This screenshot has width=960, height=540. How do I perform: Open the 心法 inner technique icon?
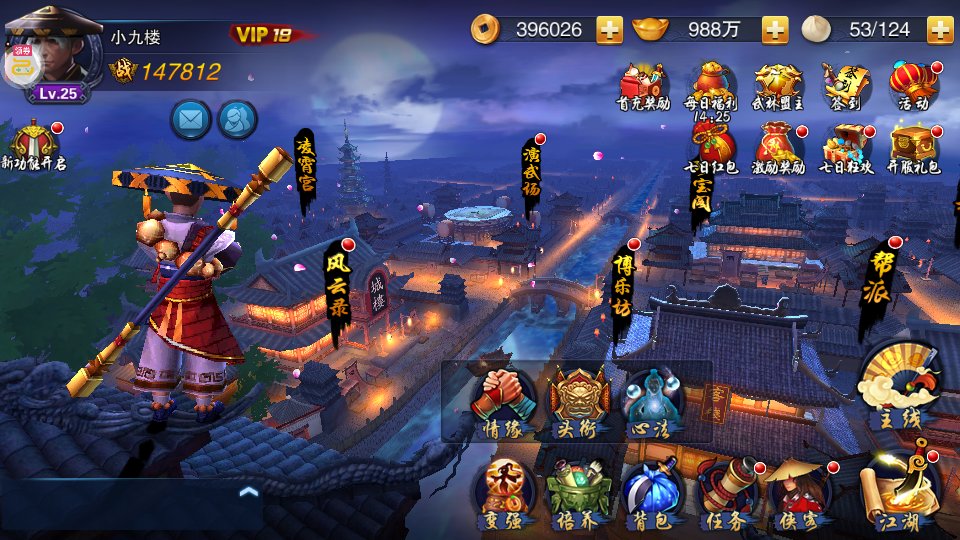coord(652,401)
